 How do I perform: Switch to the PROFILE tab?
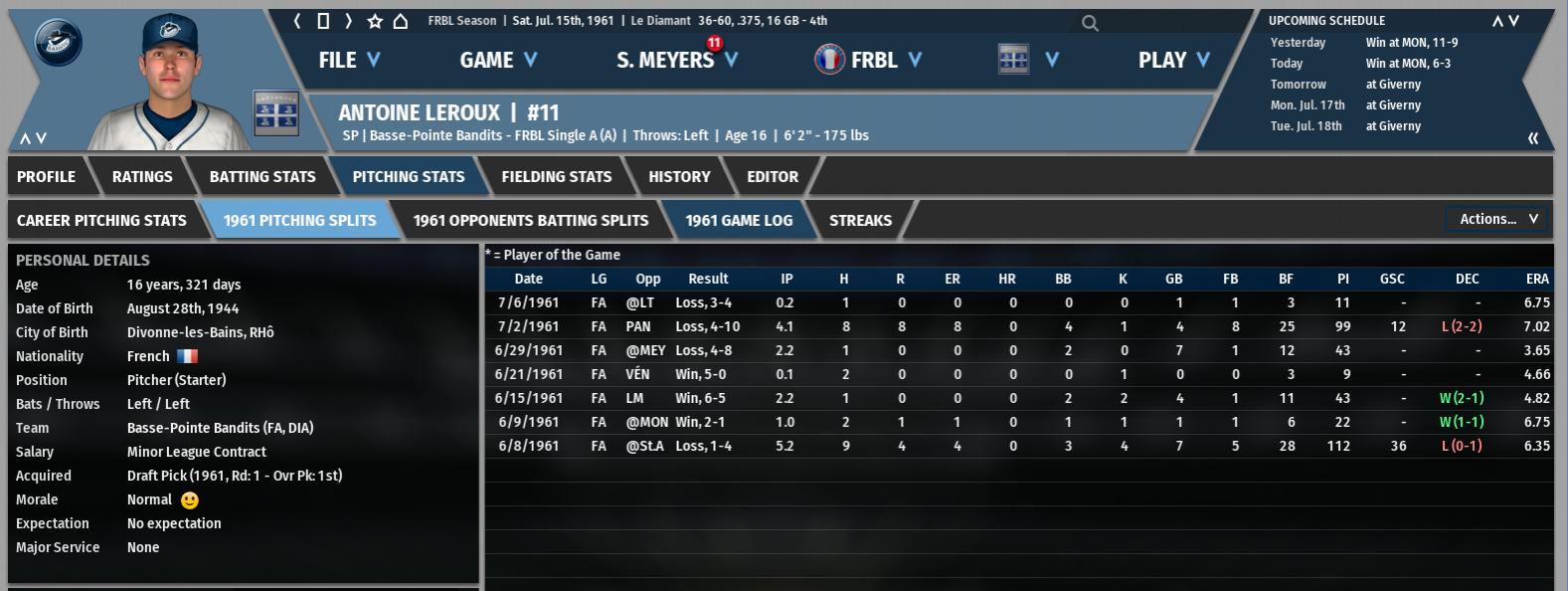(47, 177)
